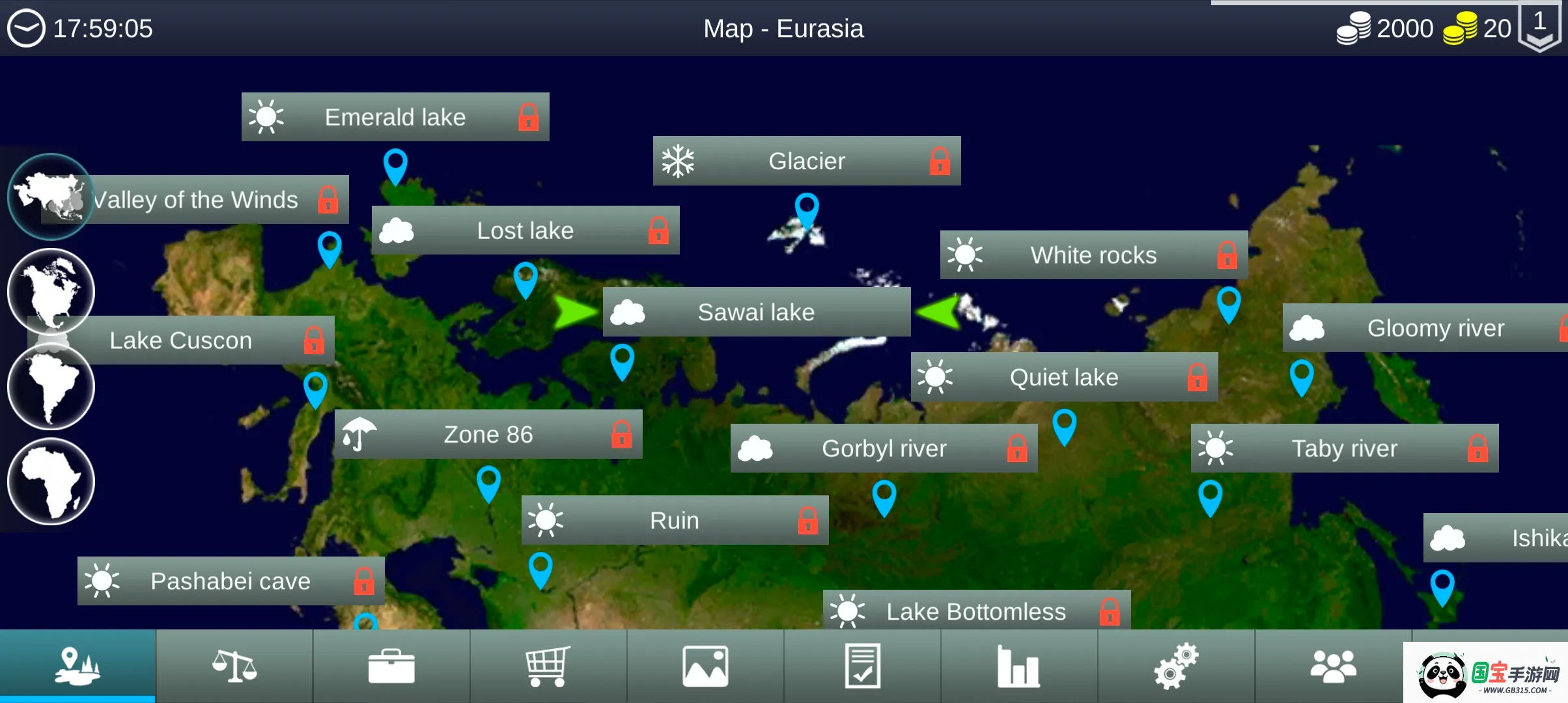Choose the South America continent circle
This screenshot has width=1568, height=703.
tap(51, 387)
